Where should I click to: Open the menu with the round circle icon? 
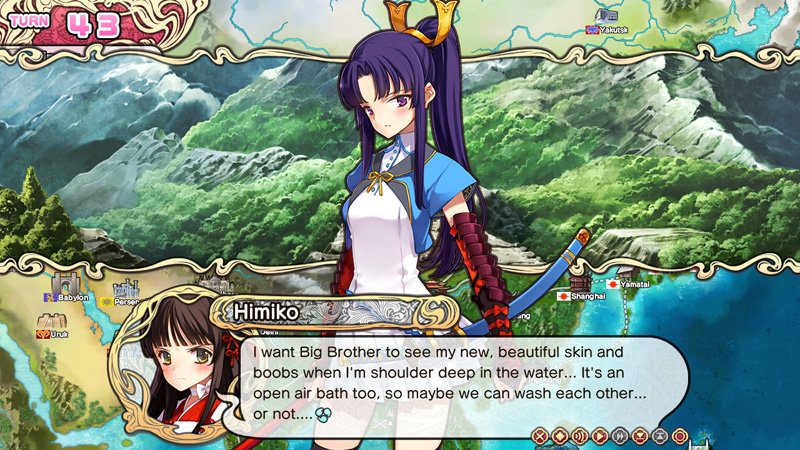pyautogui.click(x=680, y=435)
